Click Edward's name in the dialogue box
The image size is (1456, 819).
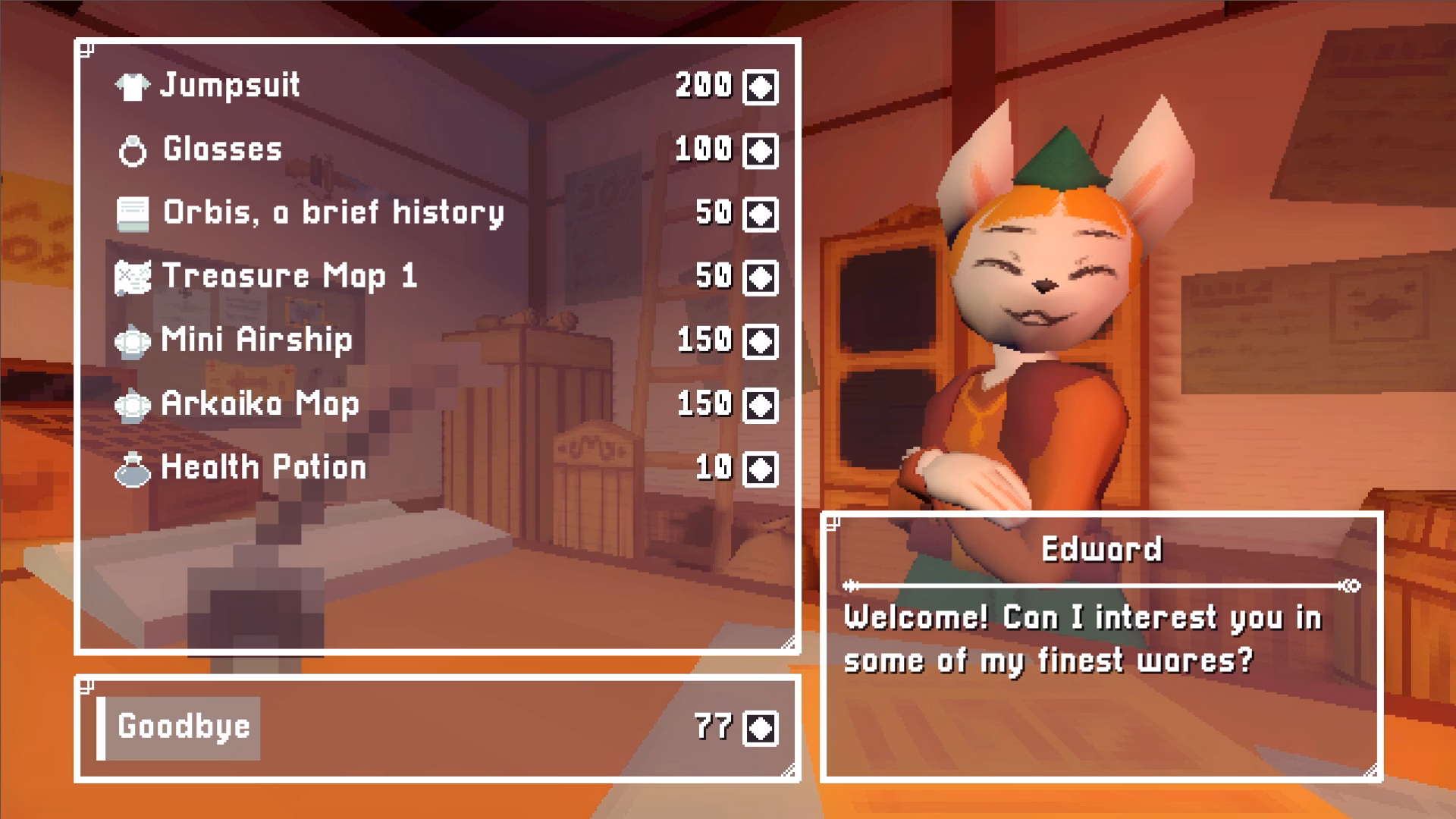1101,548
